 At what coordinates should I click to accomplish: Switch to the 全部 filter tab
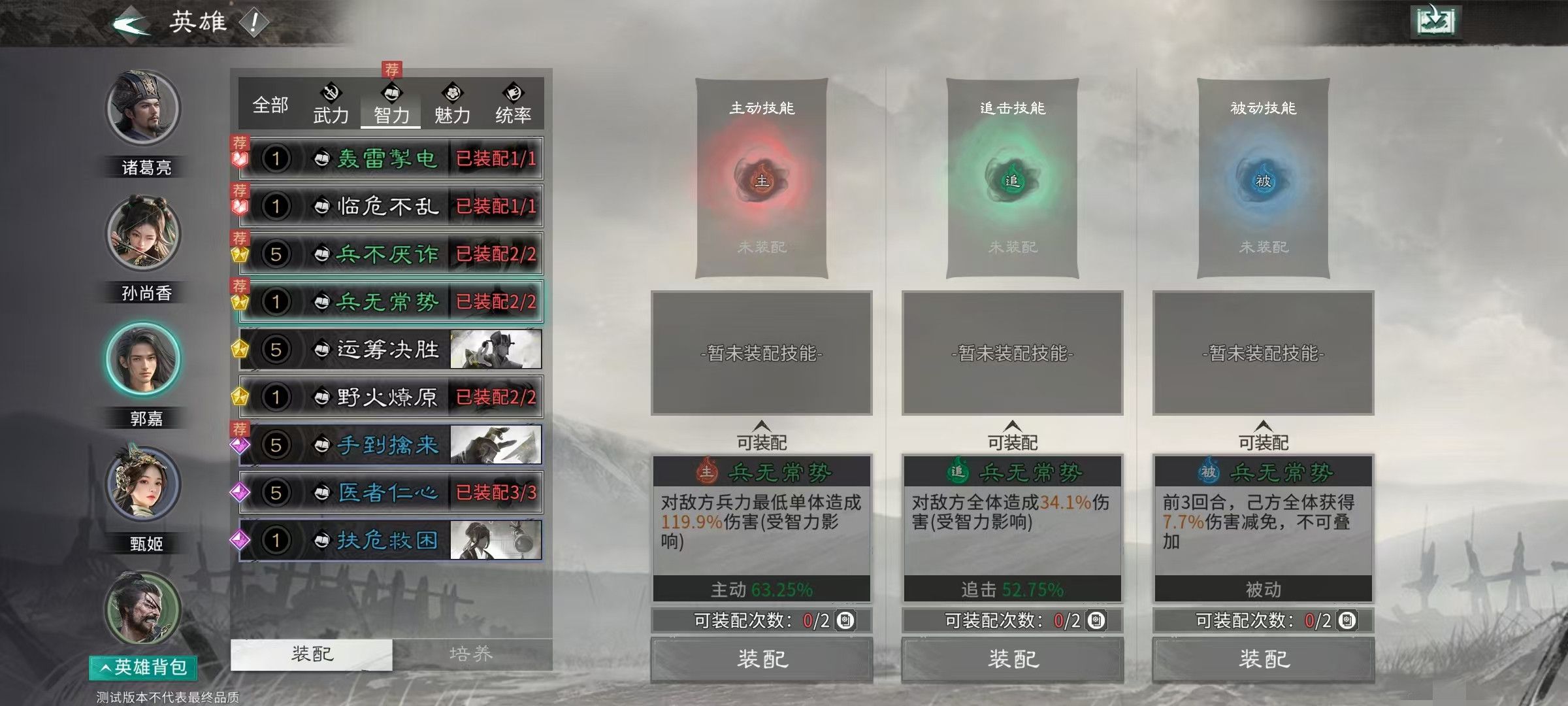[270, 103]
